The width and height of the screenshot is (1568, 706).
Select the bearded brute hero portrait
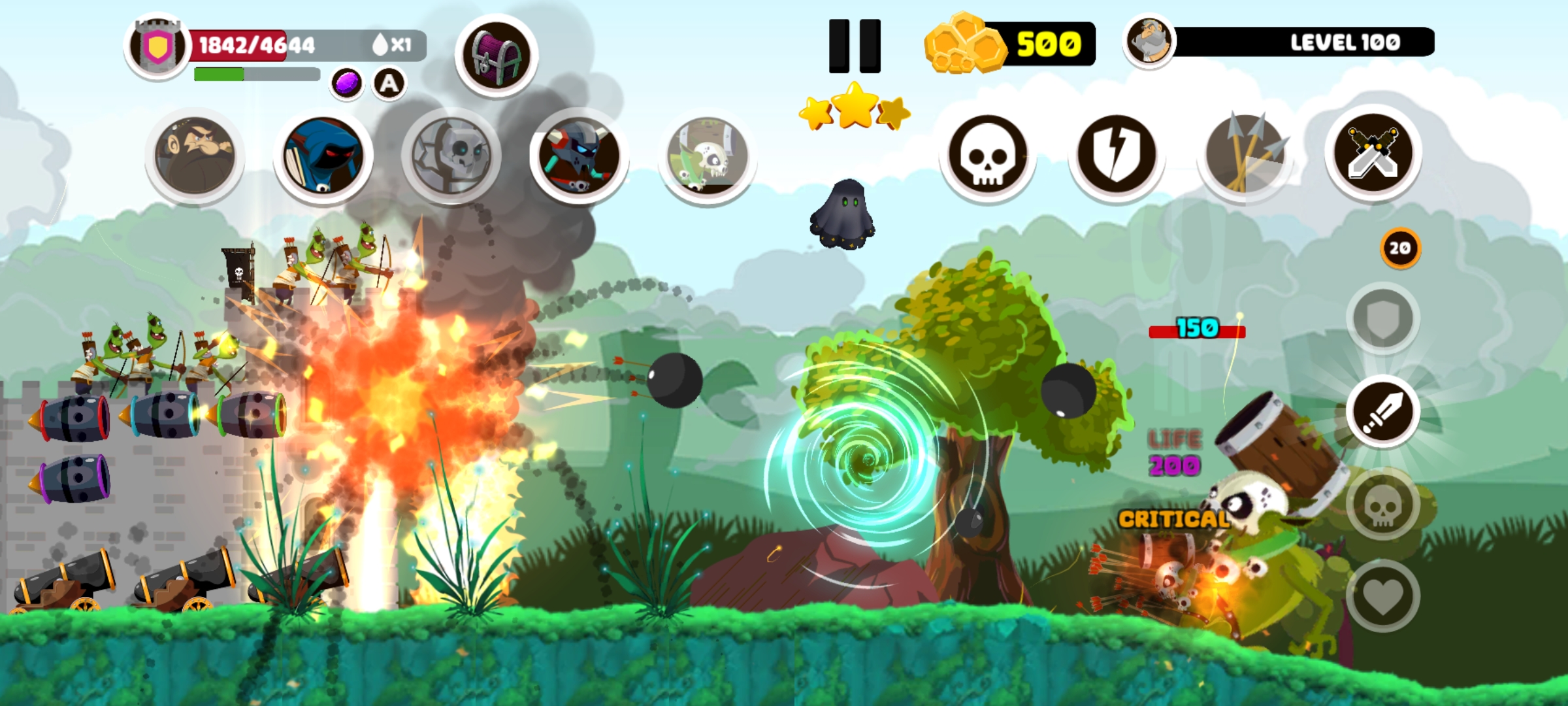pos(195,157)
